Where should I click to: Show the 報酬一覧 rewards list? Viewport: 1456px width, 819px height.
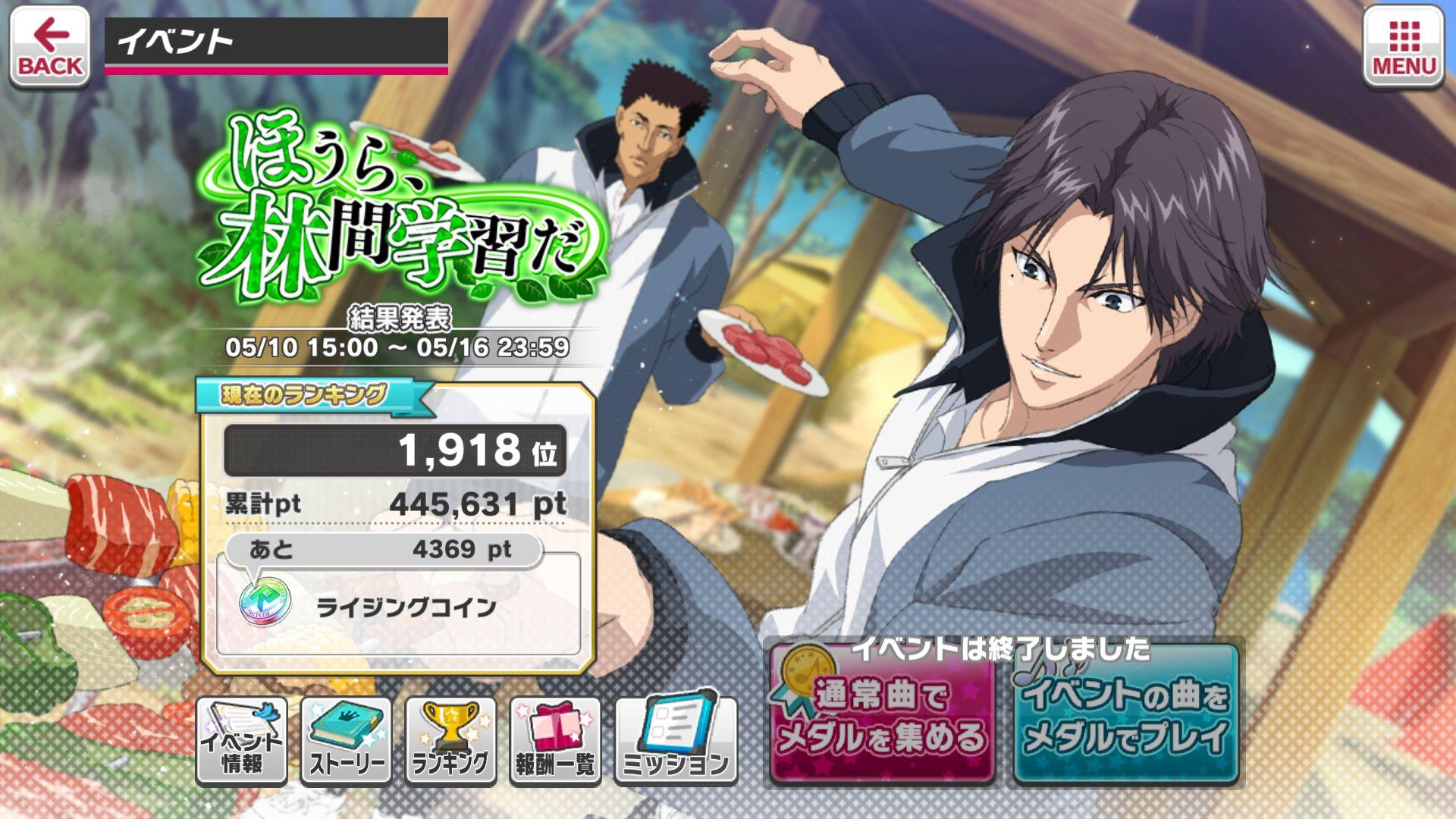pyautogui.click(x=555, y=741)
